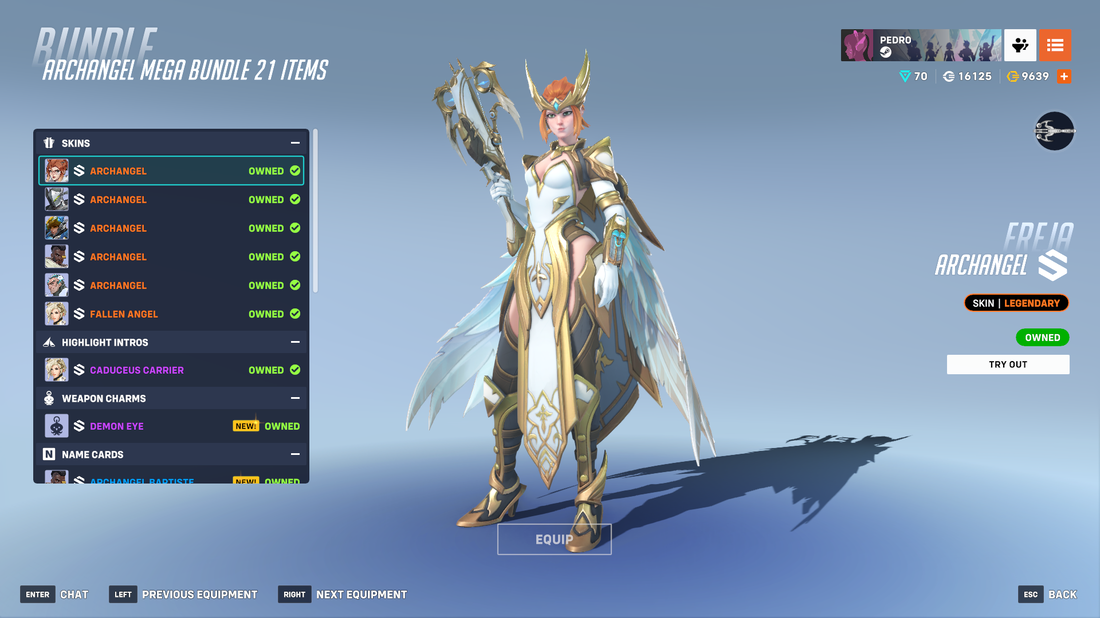Image resolution: width=1100 pixels, height=618 pixels.
Task: Select the highlighted Freja Archangel skin row
Action: [x=171, y=171]
